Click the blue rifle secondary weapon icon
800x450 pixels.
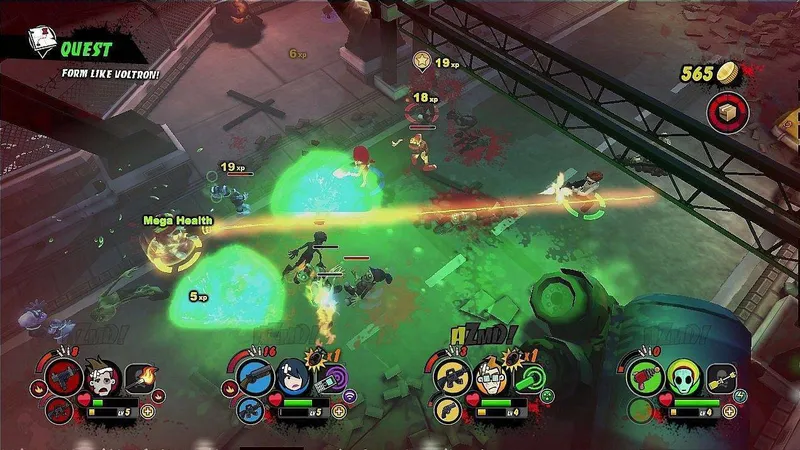pyautogui.click(x=252, y=410)
